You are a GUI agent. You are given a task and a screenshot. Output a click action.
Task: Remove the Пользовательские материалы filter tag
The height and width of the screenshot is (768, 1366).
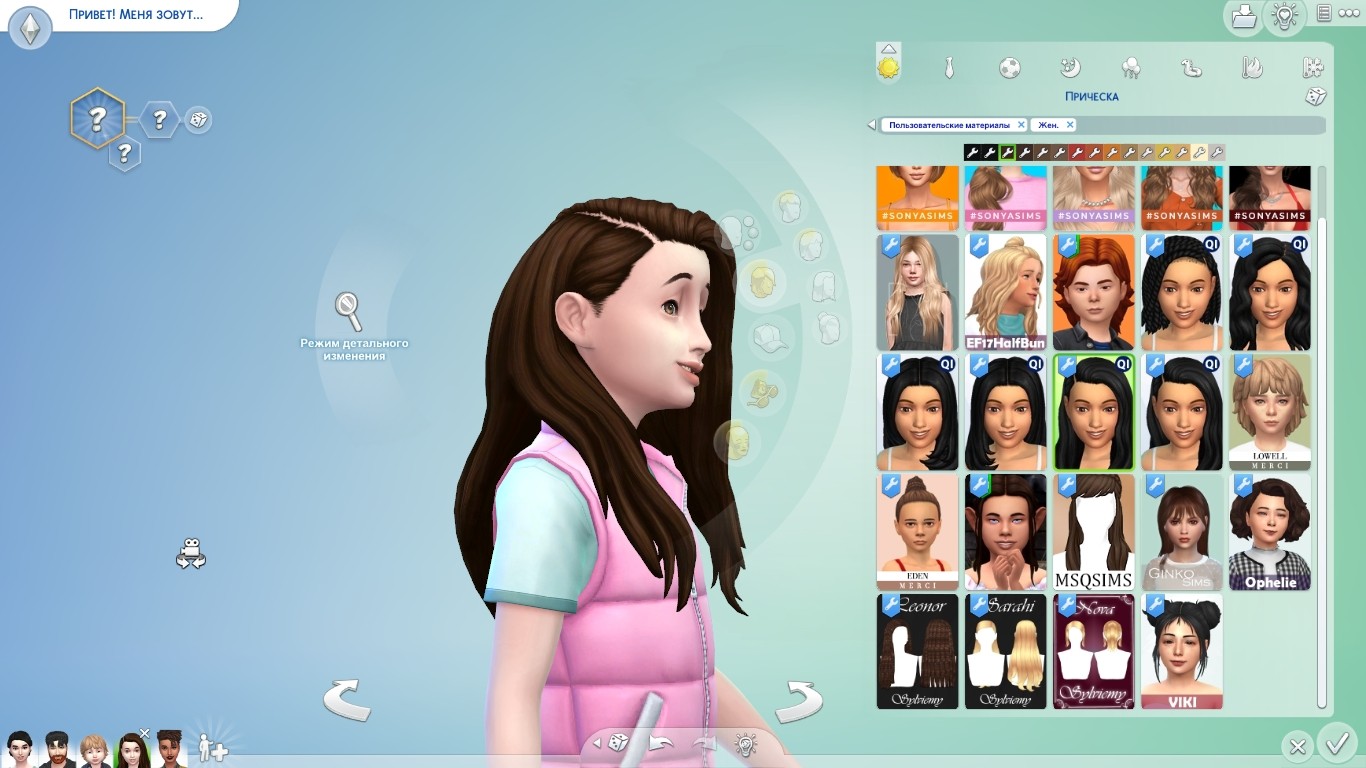(1021, 125)
